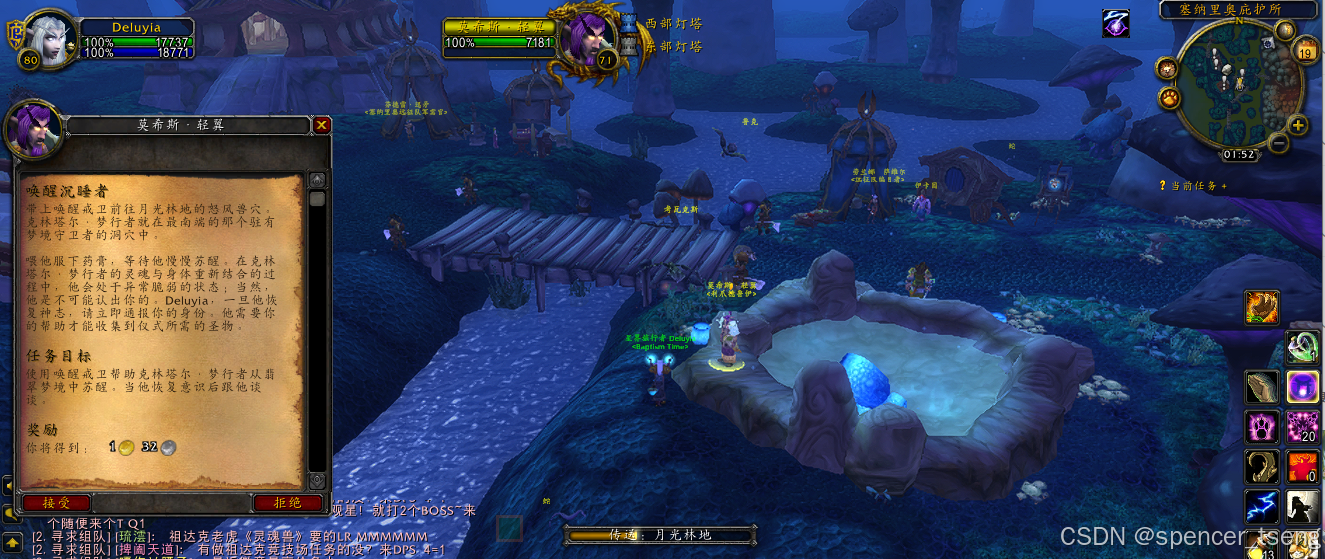This screenshot has width=1325, height=559.
Task: Close the quest dialog window
Action: [x=321, y=125]
